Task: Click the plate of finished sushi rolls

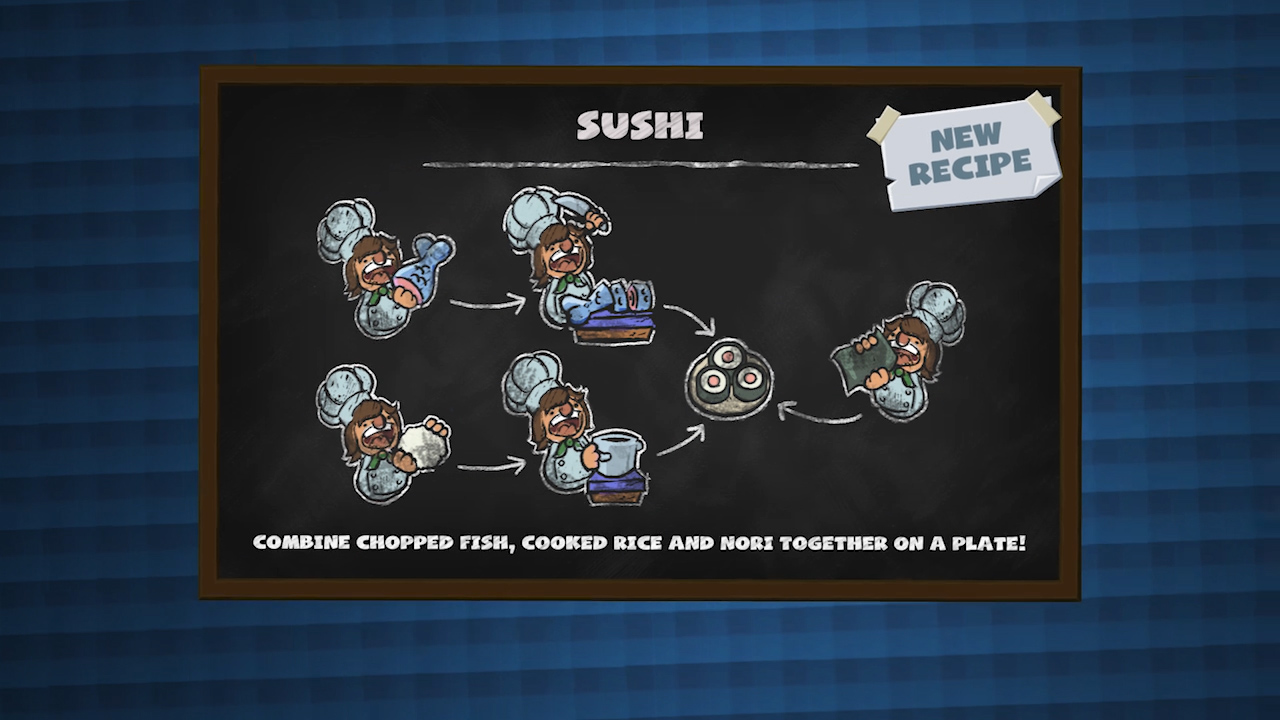Action: [x=730, y=380]
